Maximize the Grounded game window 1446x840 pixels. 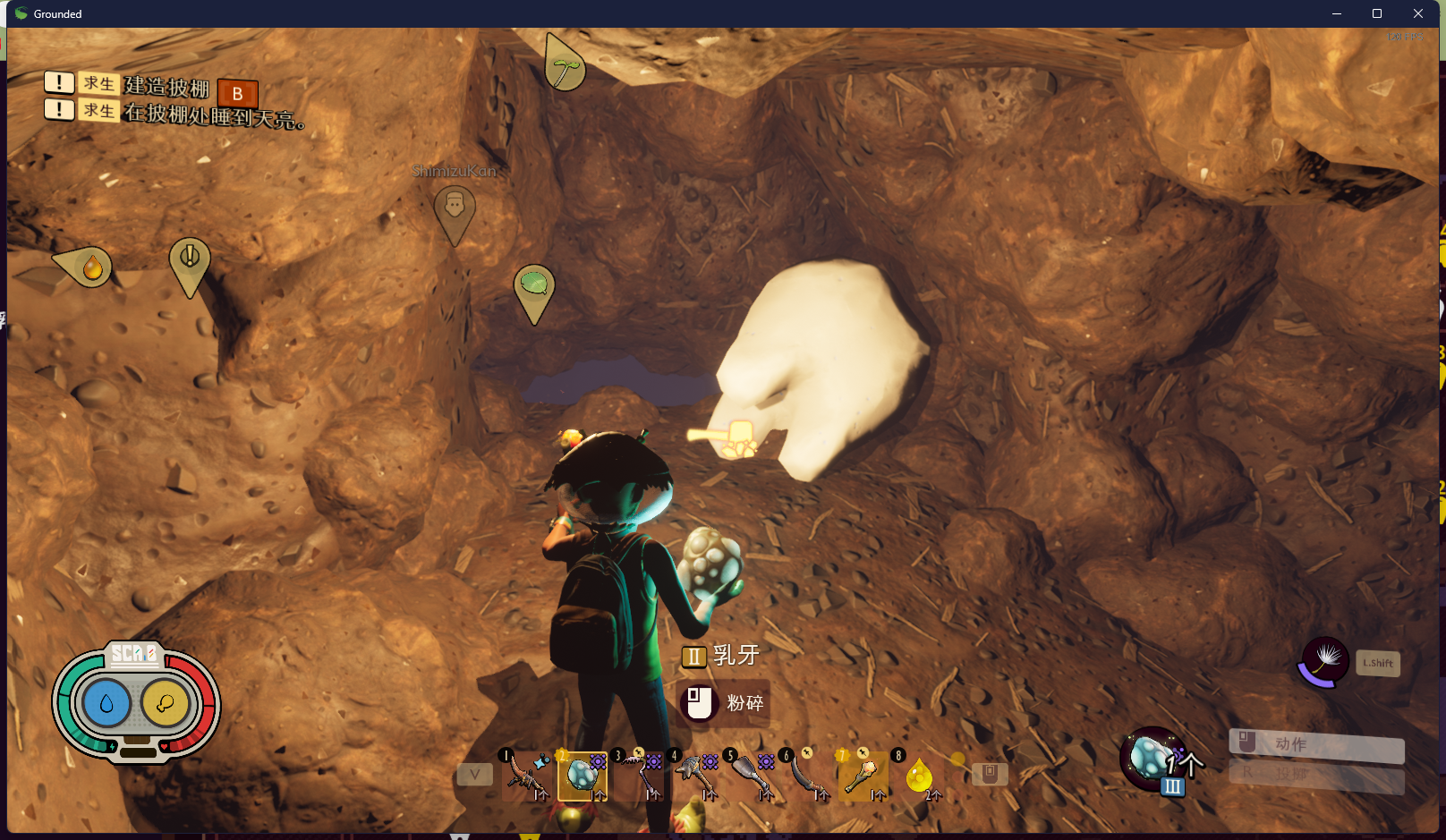coord(1377,13)
